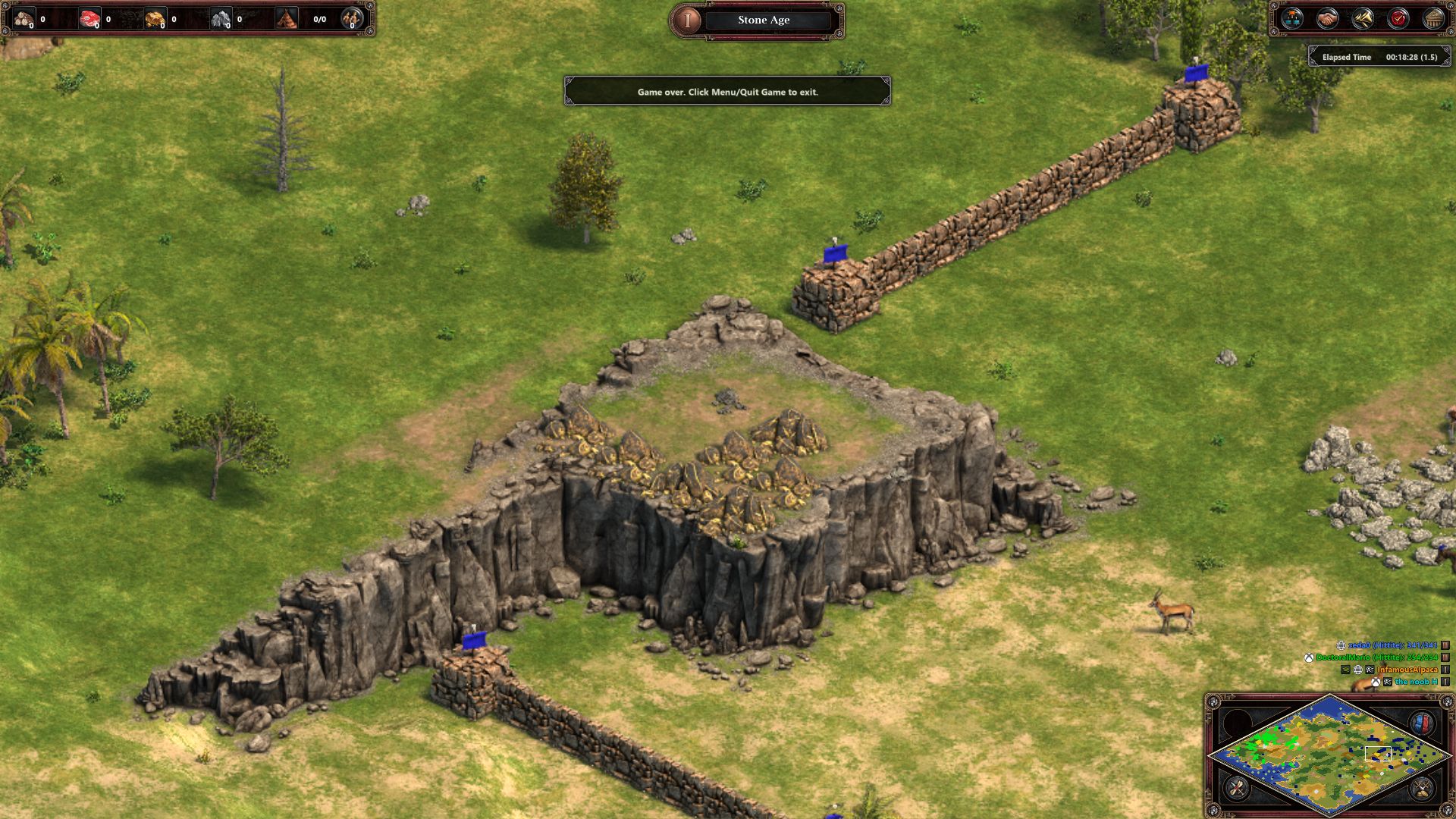Open the player statistics icon
This screenshot has height=819, width=1456.
tap(1291, 17)
